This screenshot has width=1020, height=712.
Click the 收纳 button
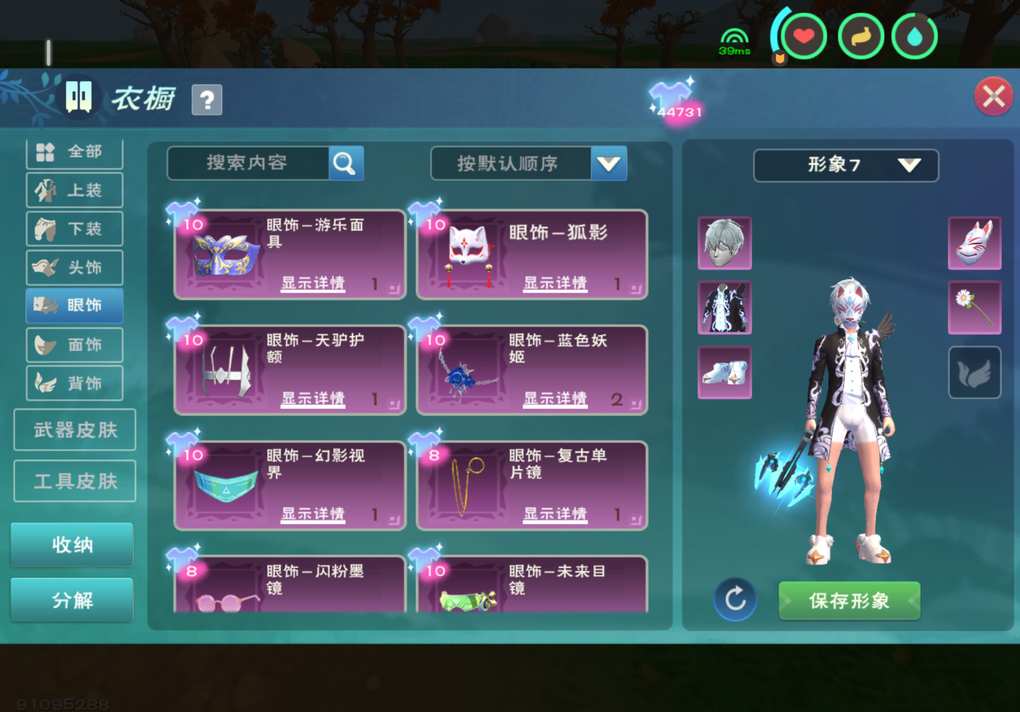click(72, 545)
